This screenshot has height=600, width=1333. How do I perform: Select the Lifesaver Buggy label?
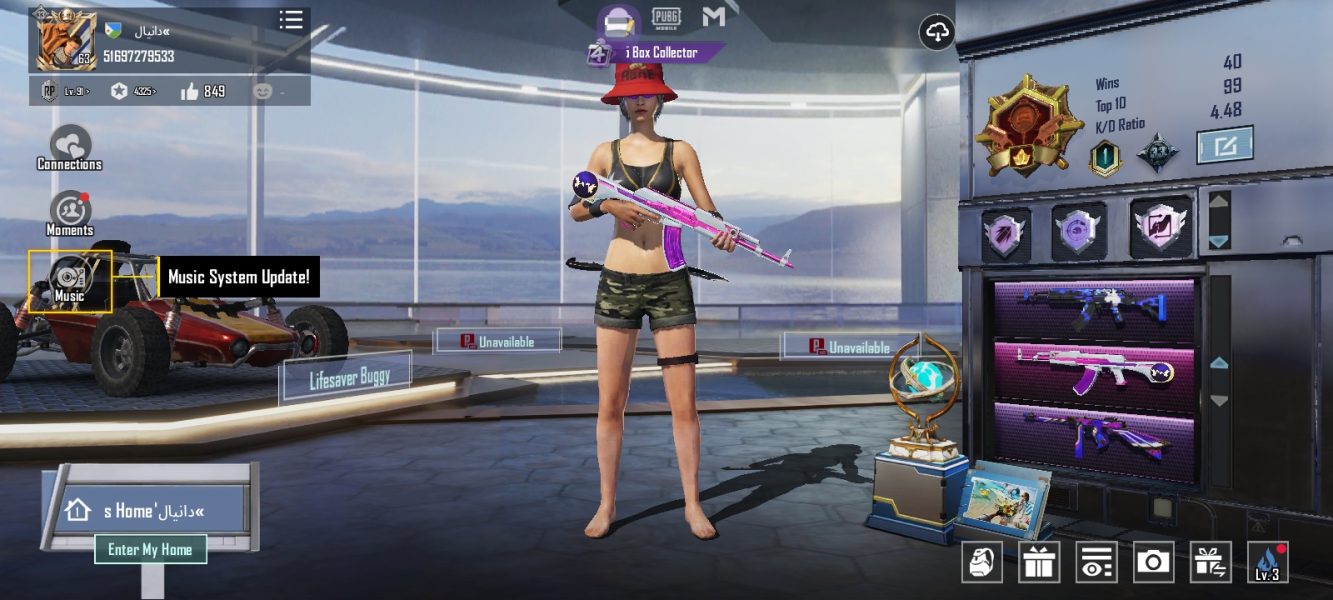(346, 377)
